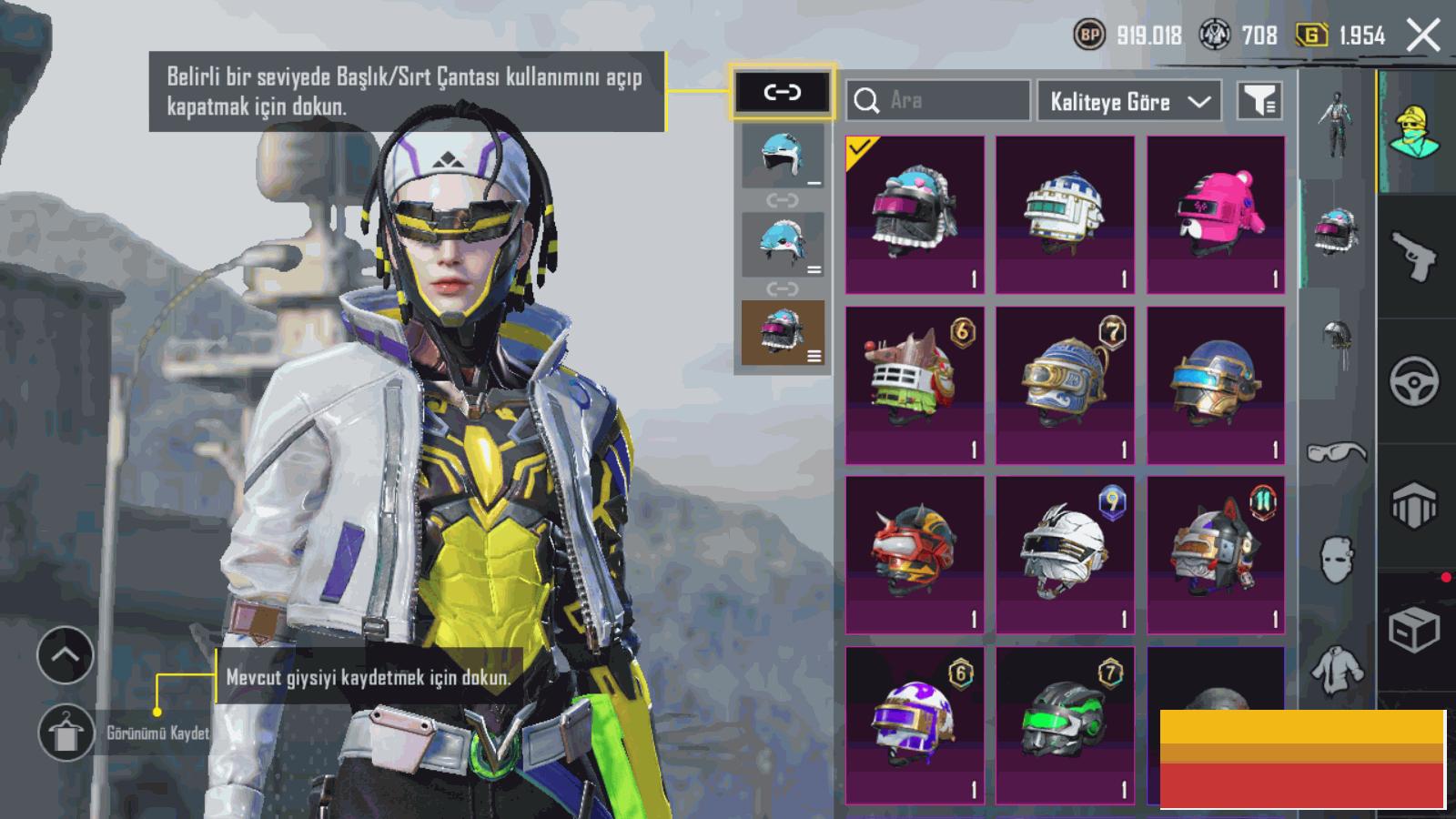
Task: Select the white winged level 9 helmet
Action: (1065, 554)
